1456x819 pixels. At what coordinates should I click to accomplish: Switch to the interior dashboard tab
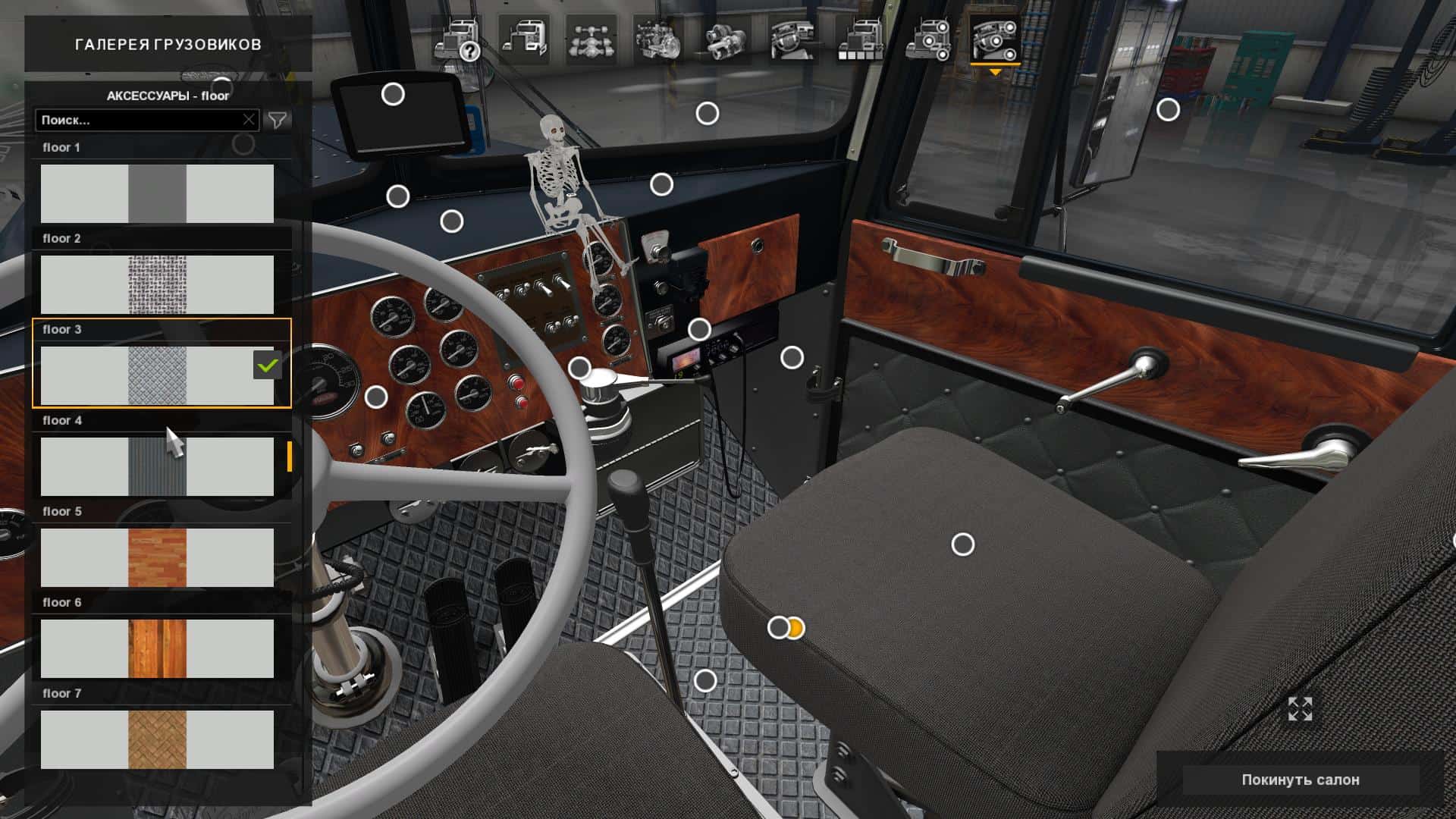[x=792, y=39]
